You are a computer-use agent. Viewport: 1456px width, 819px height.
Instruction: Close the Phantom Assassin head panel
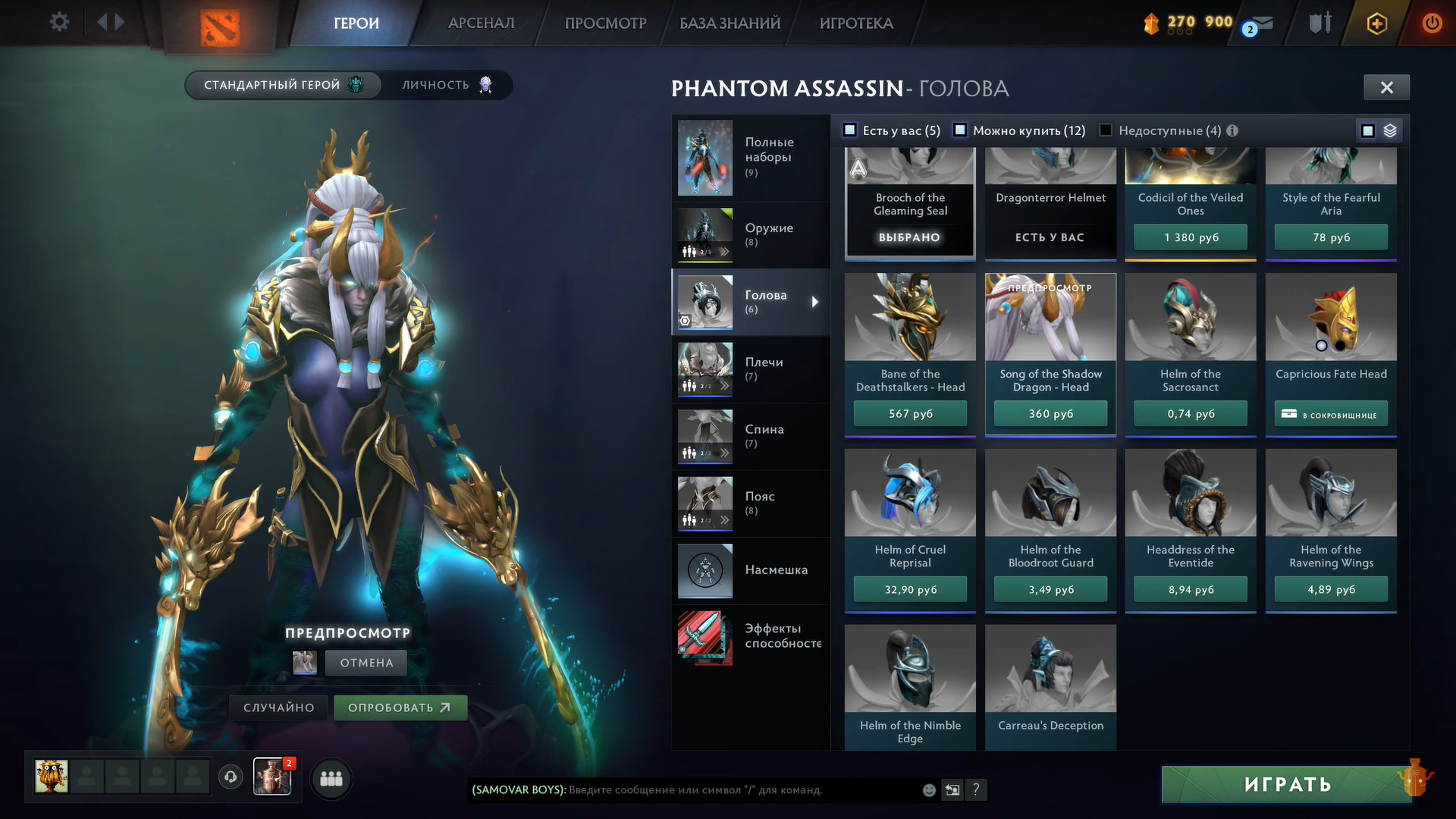coord(1386,88)
